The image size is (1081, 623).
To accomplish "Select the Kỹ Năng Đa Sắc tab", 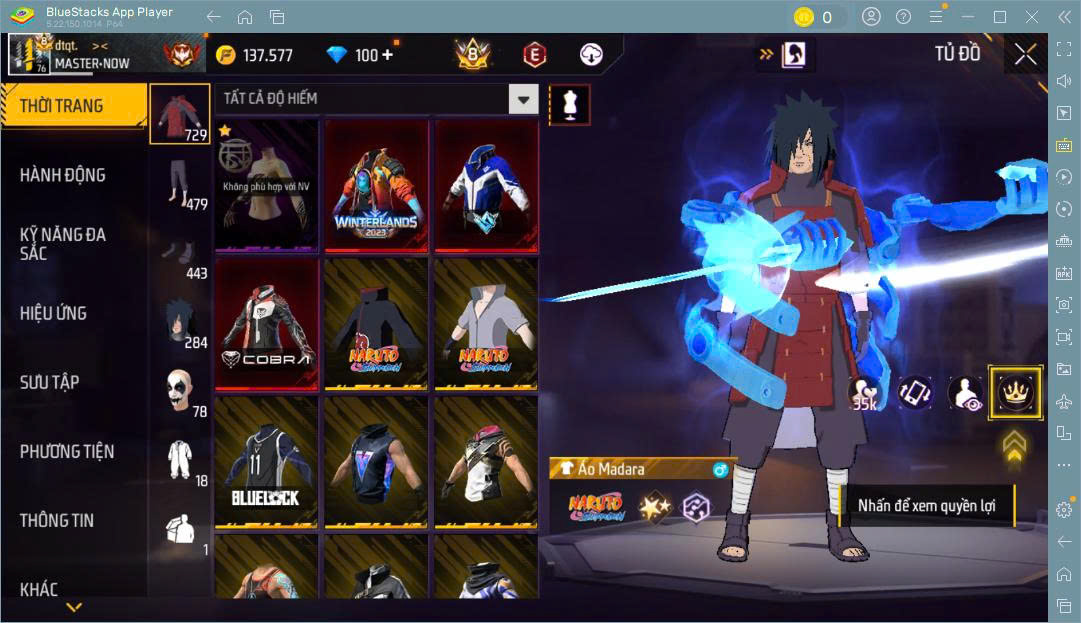I will pyautogui.click(x=63, y=243).
